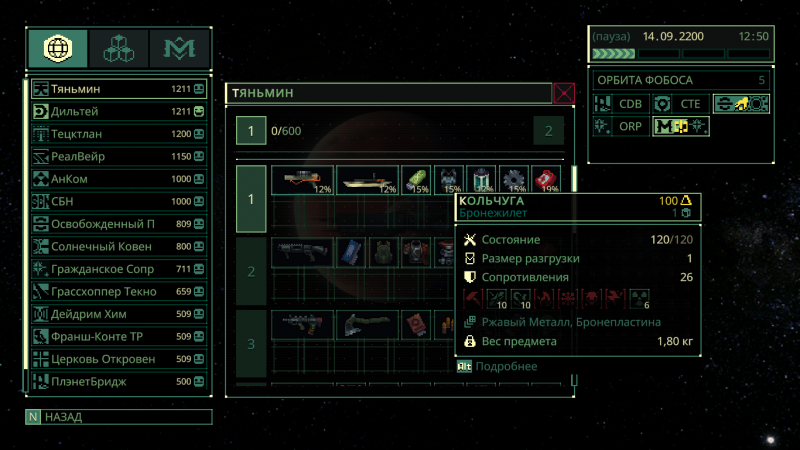Viewport: 800px width, 450px height.
Task: Select the orange rifle item slot
Action: 302,181
